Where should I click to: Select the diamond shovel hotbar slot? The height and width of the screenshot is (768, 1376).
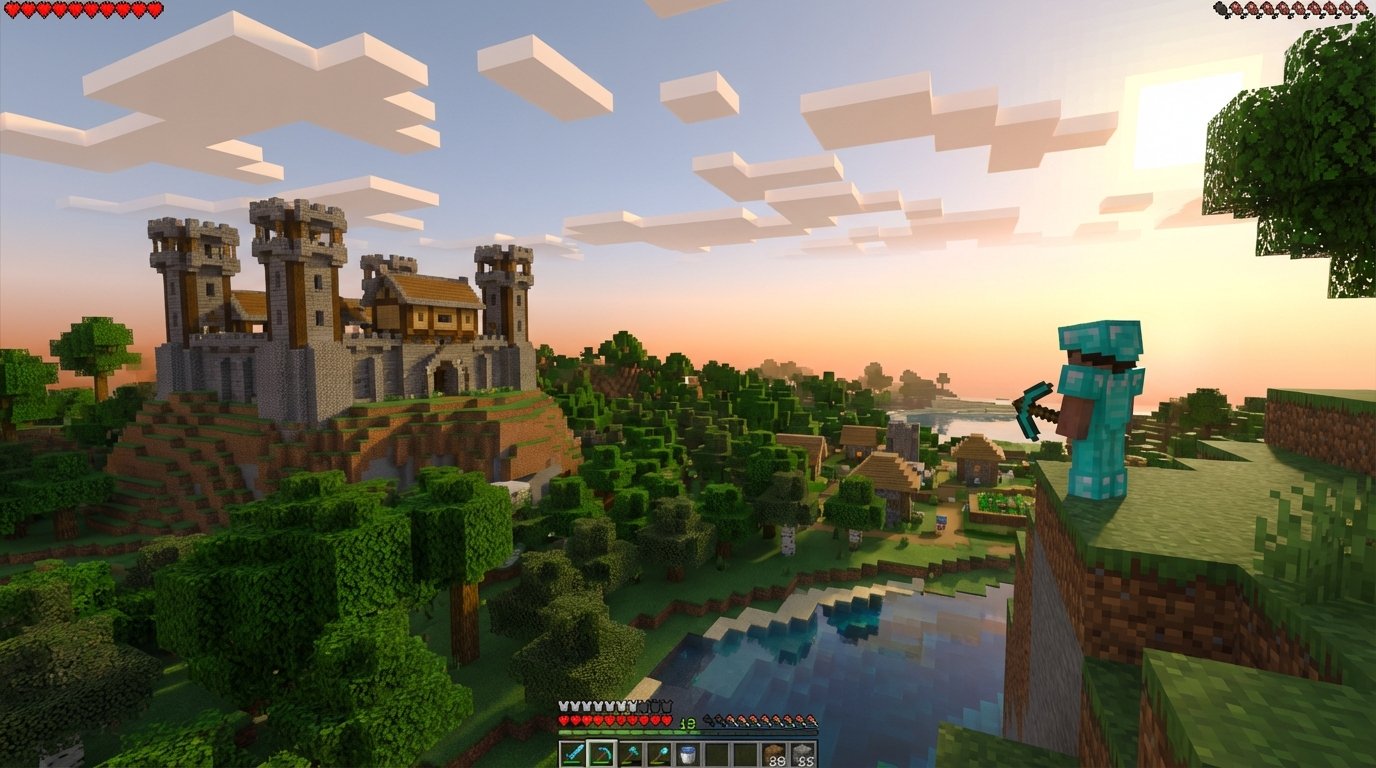tap(658, 753)
